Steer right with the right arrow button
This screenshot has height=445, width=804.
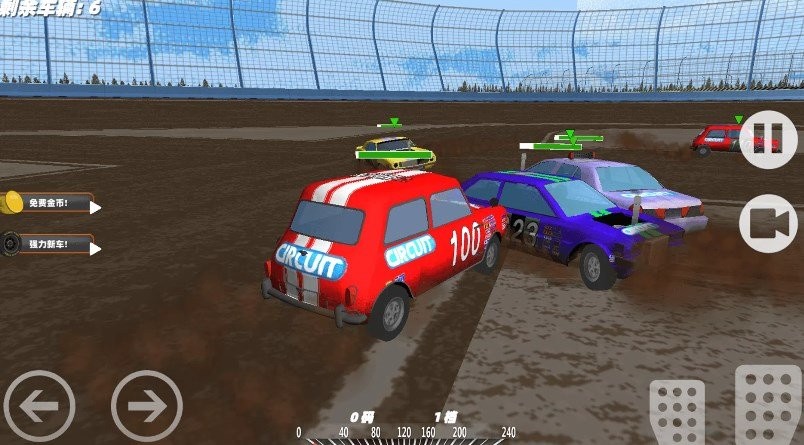(x=147, y=406)
